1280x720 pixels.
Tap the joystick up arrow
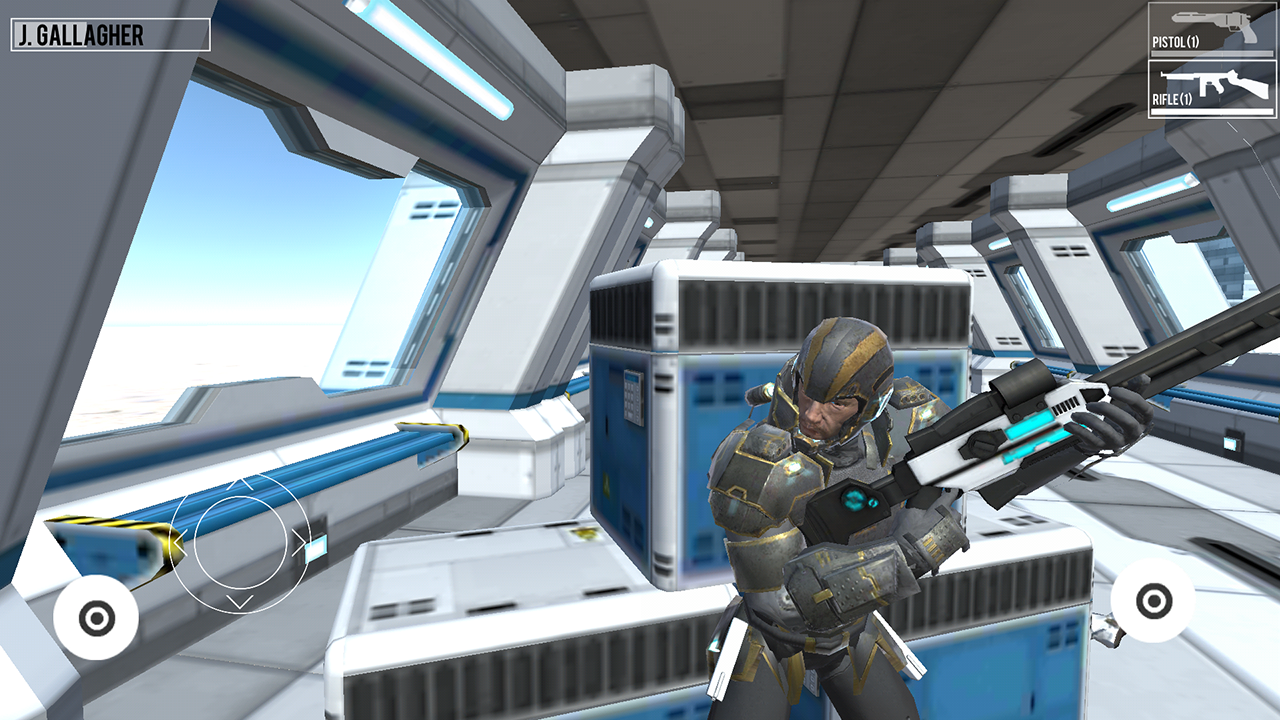pyautogui.click(x=240, y=483)
